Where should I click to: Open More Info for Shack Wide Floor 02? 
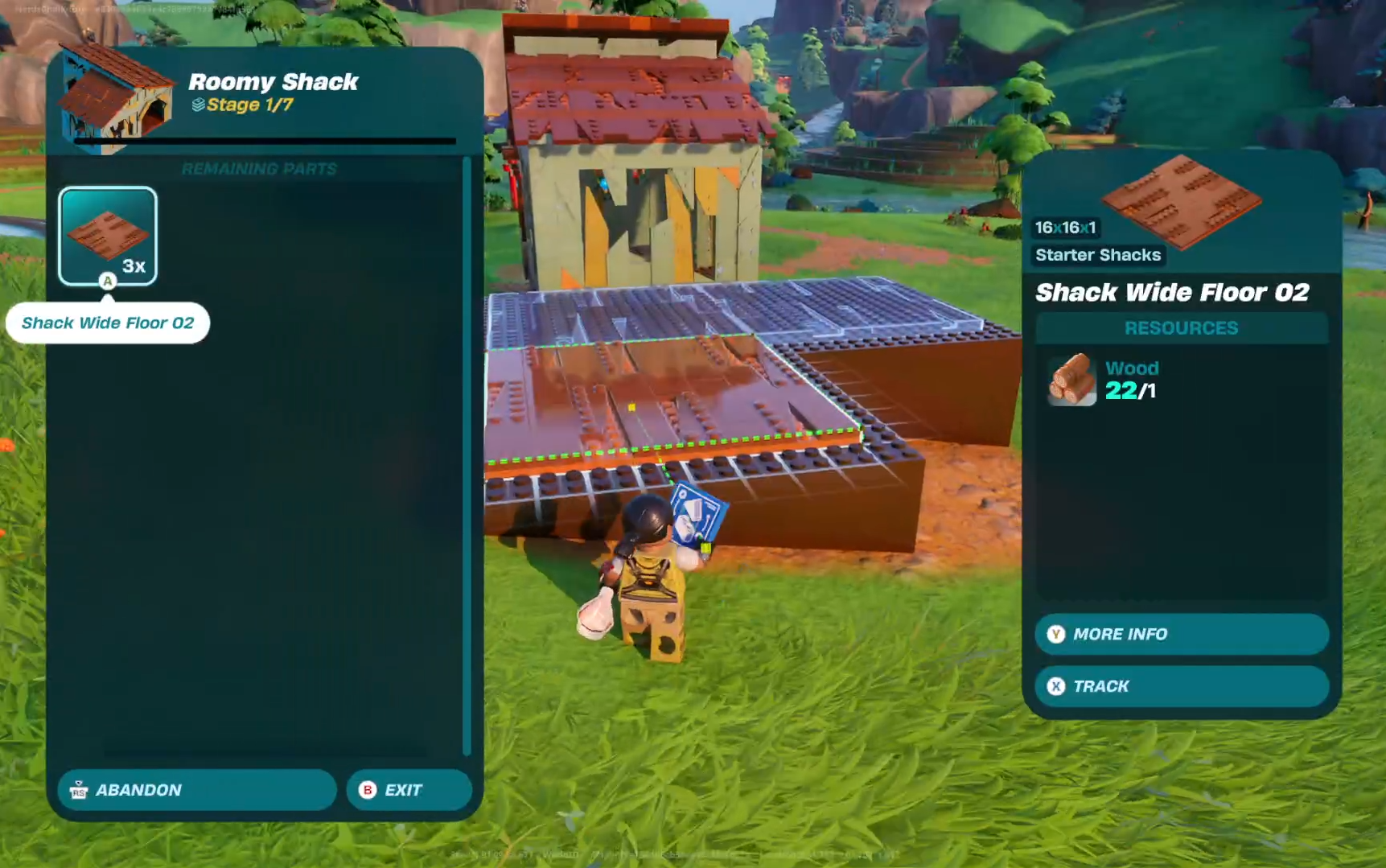click(1181, 634)
